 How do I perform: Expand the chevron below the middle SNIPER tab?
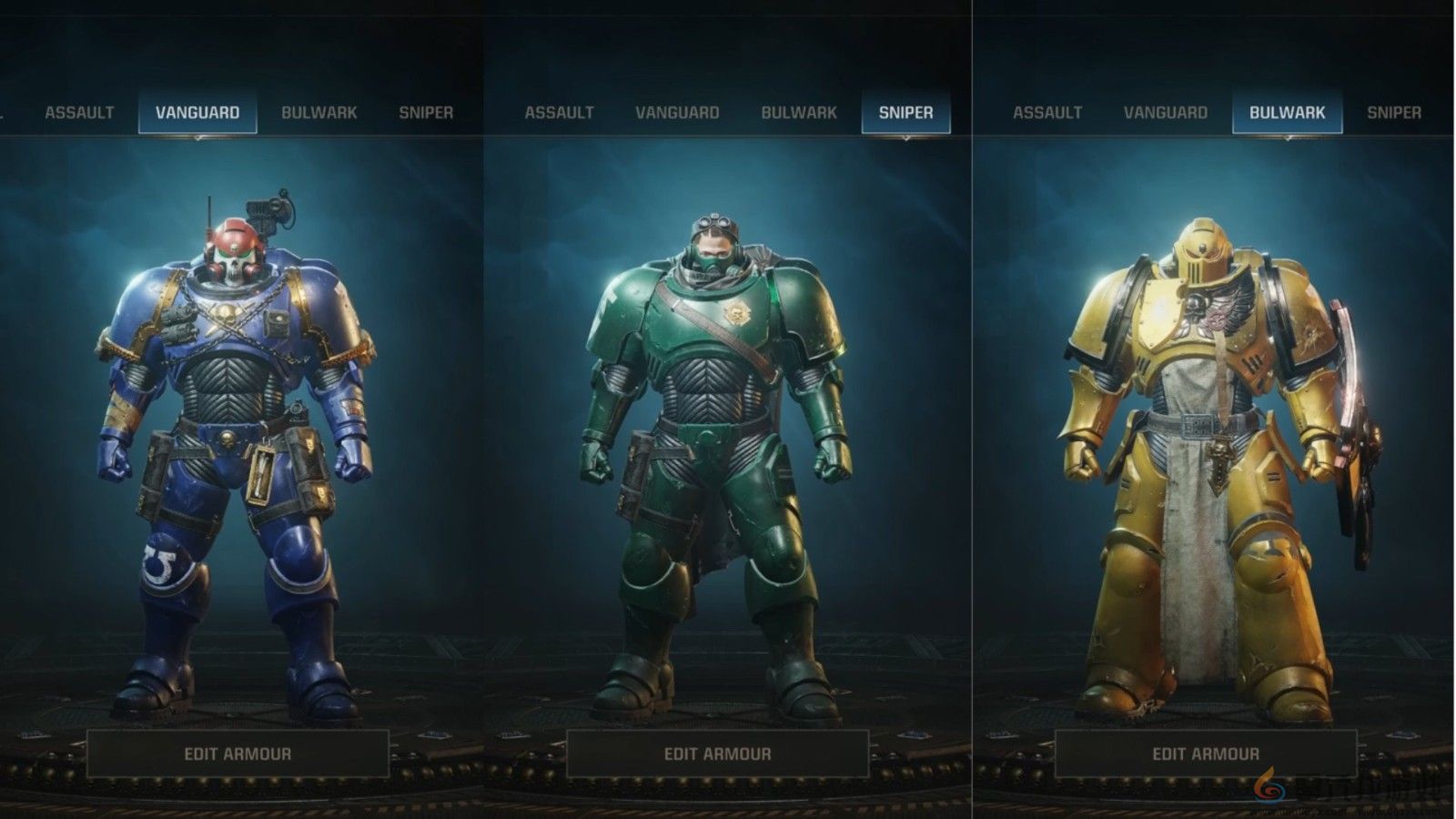[905, 139]
